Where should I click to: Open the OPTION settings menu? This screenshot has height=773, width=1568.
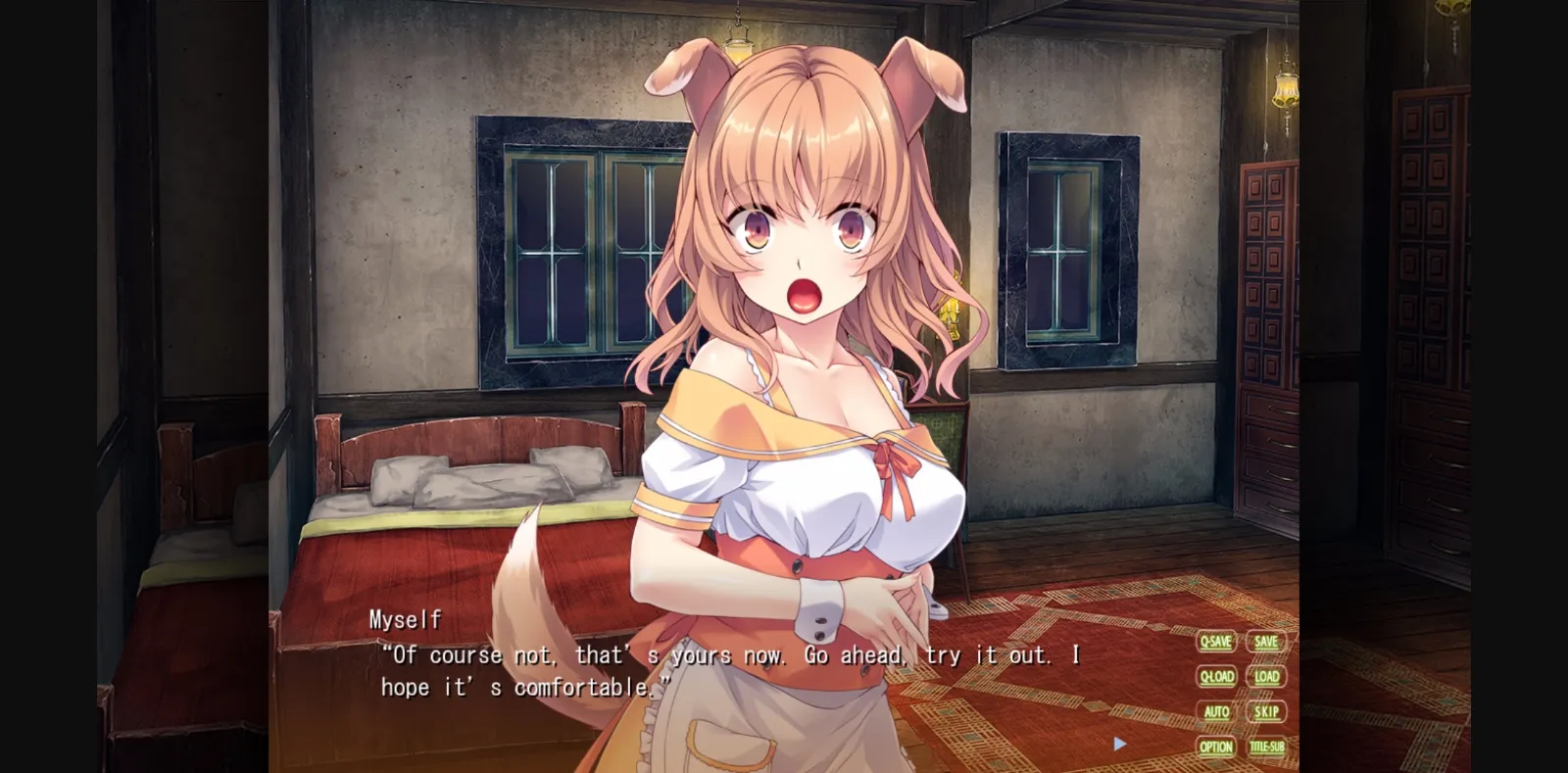click(x=1215, y=748)
